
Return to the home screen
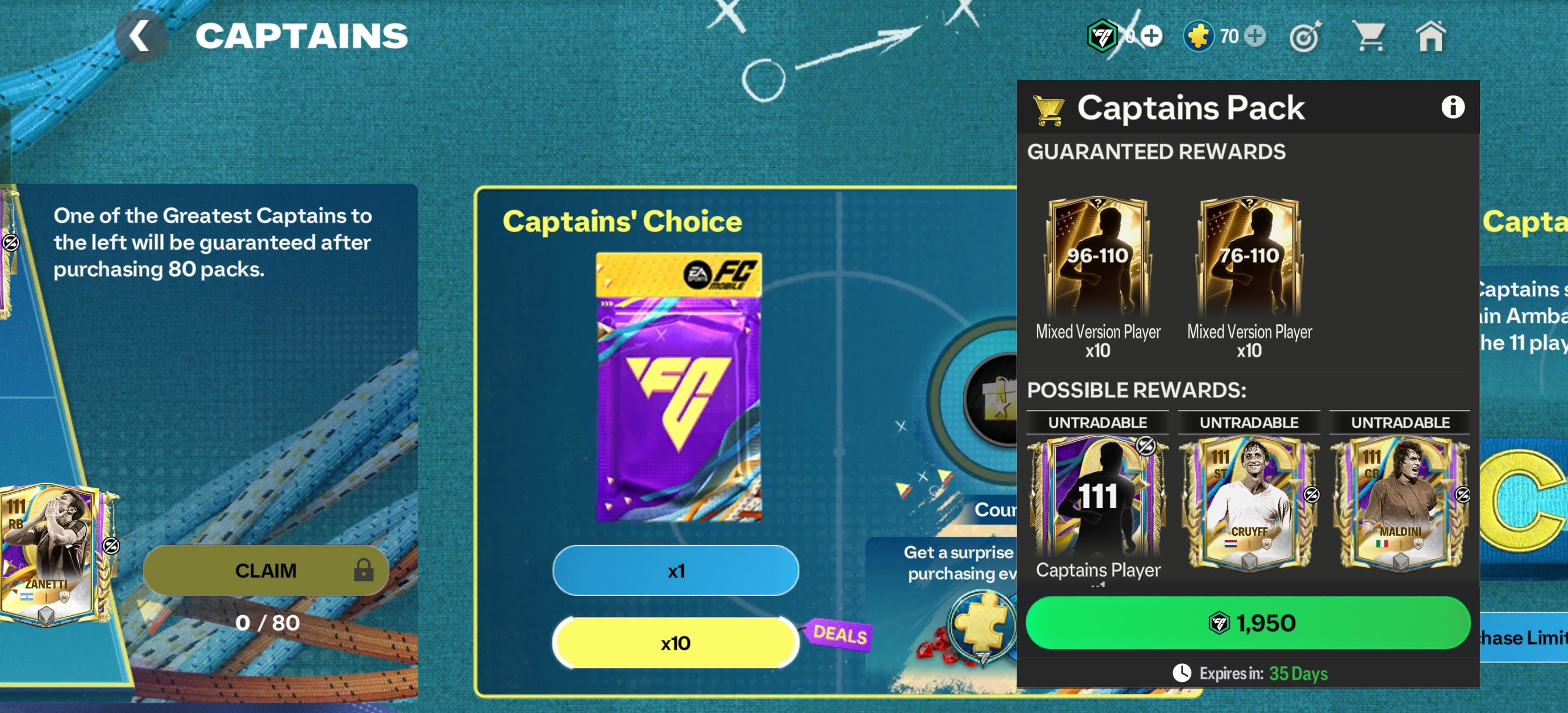click(1430, 37)
